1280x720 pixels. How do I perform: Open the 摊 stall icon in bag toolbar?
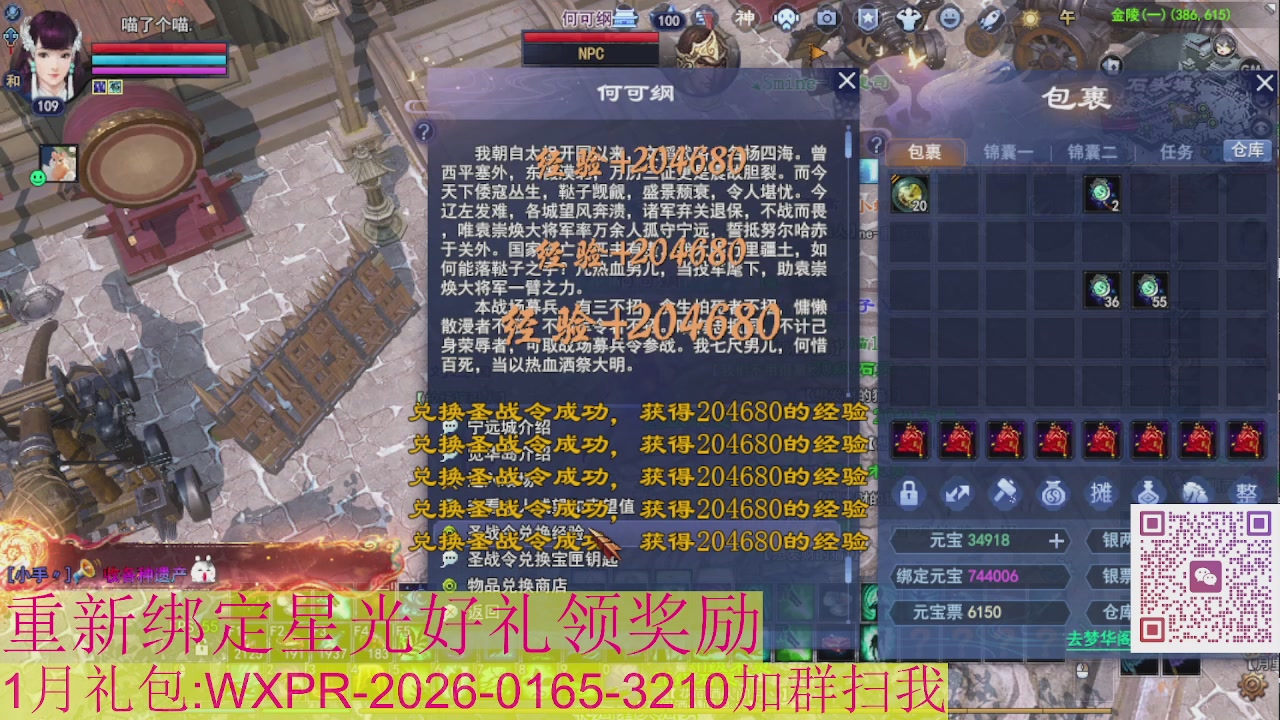click(1101, 493)
